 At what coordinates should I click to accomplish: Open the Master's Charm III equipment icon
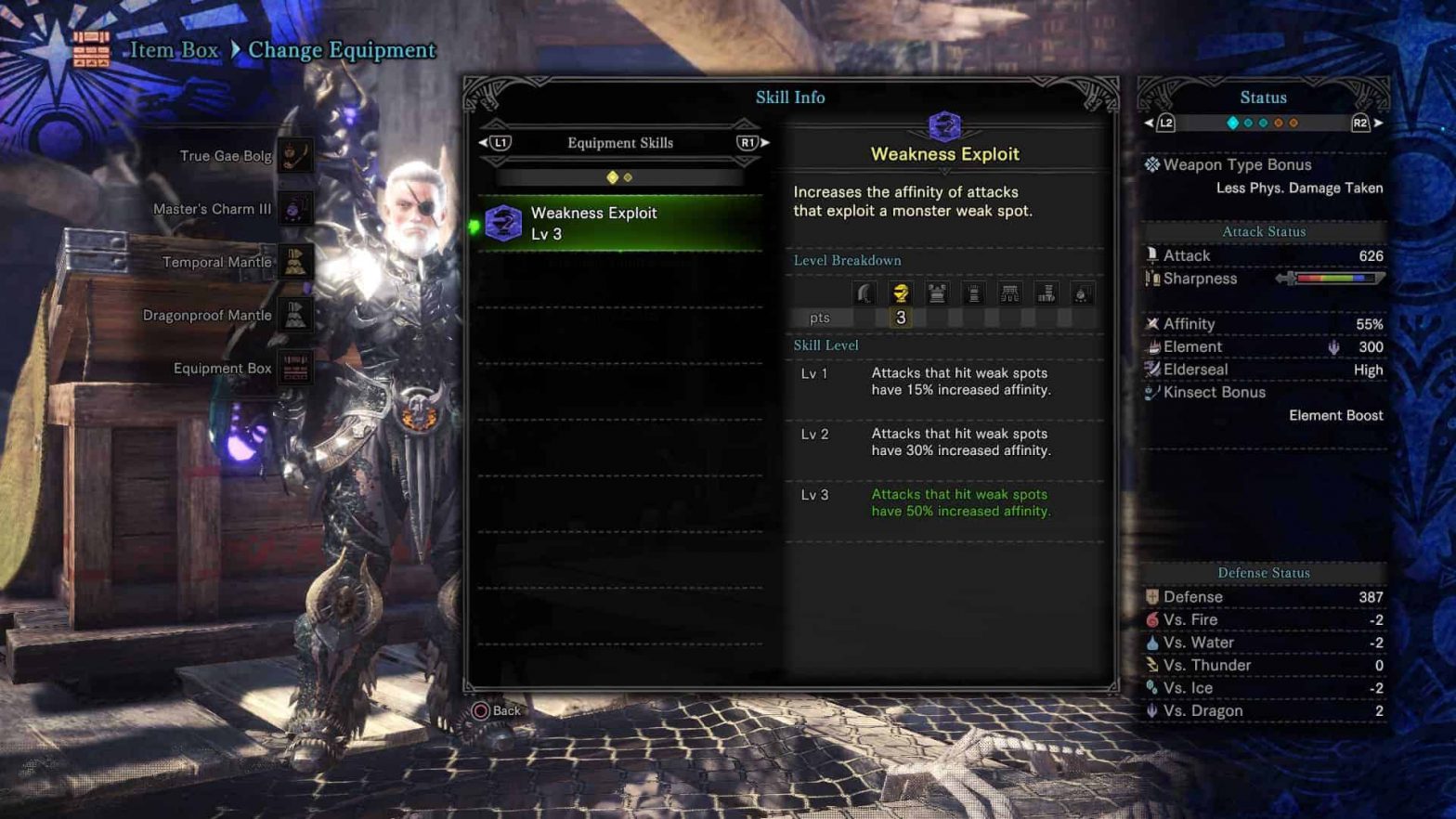click(295, 209)
